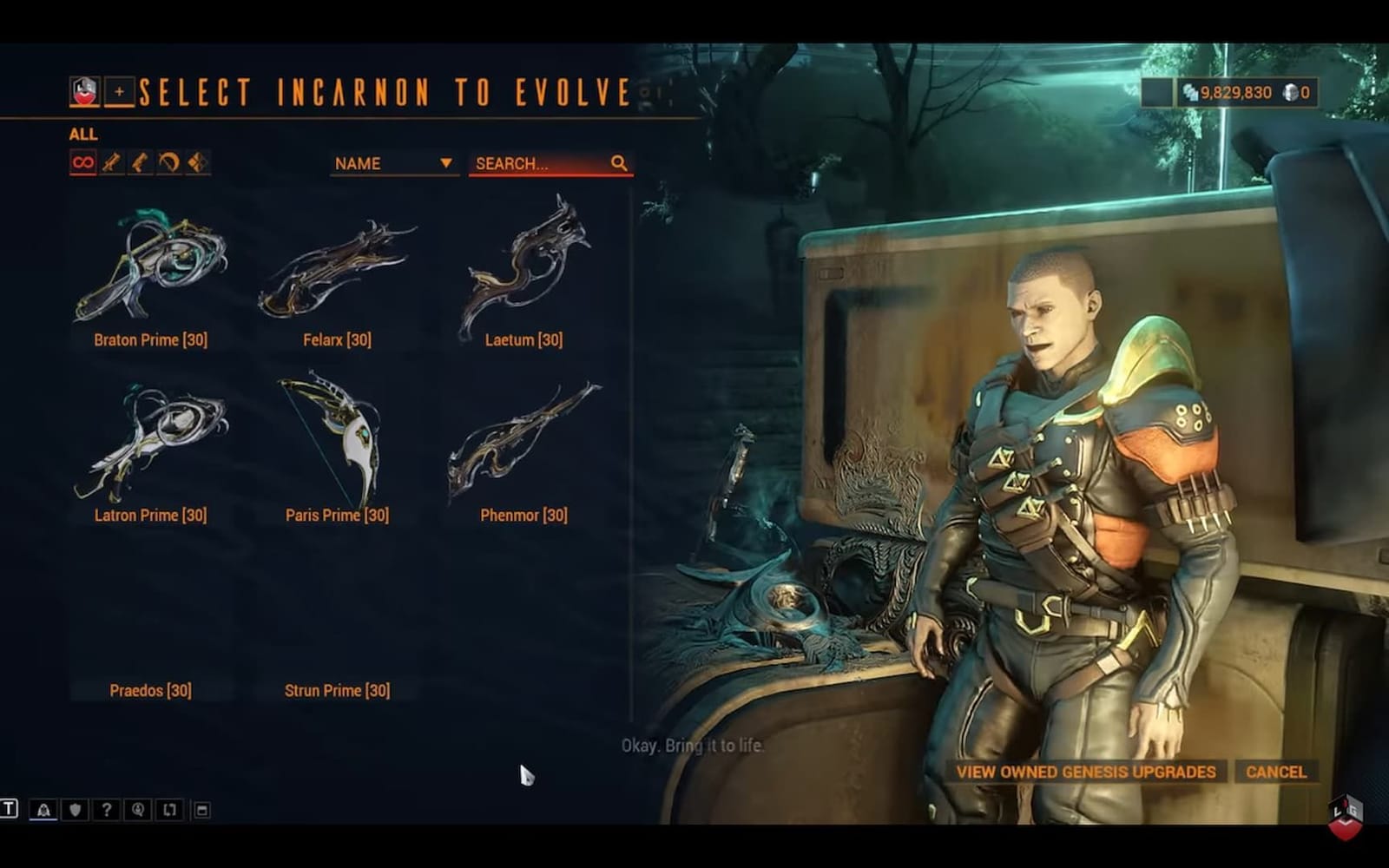Select the bow weapon filter icon

point(170,162)
